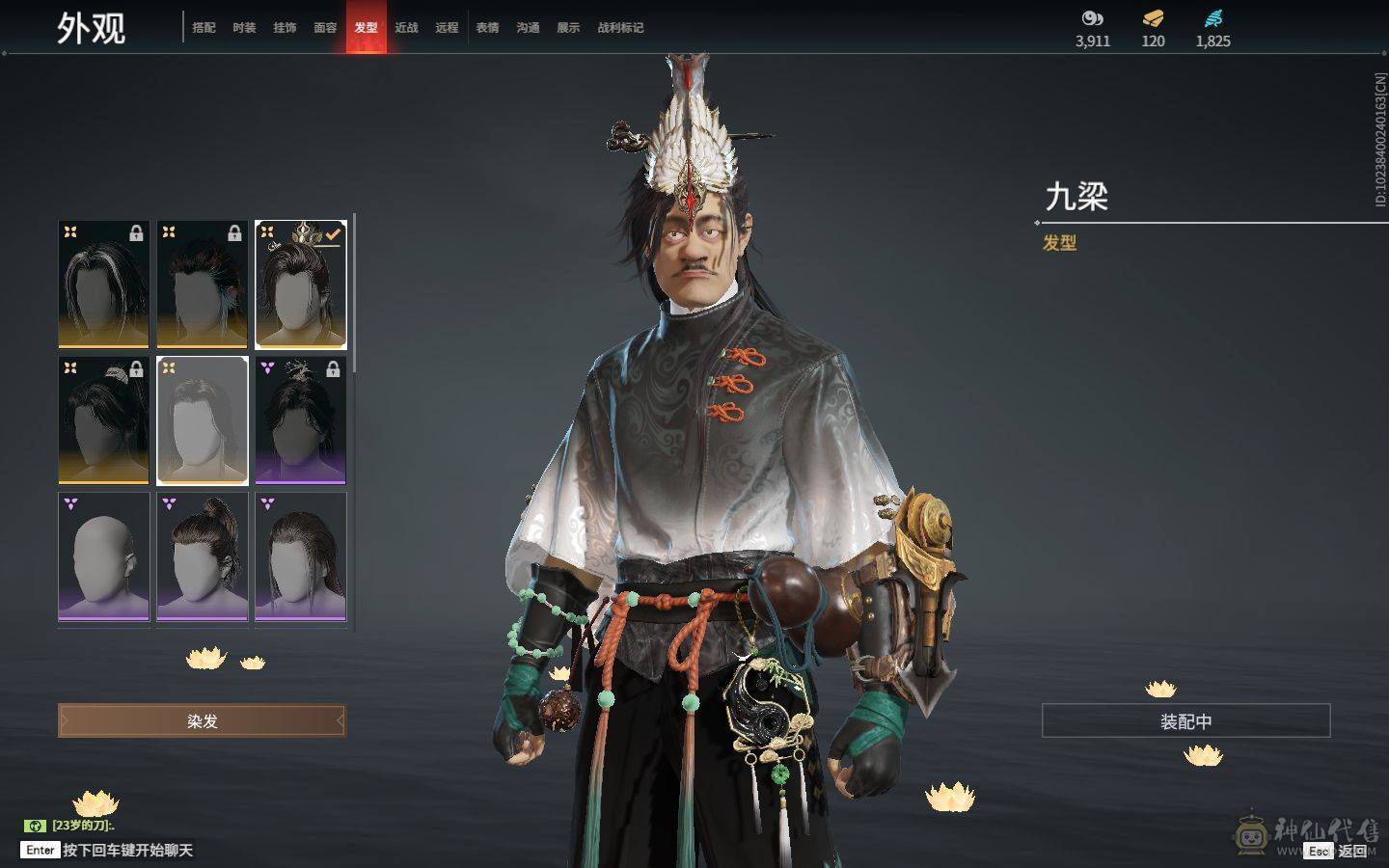Select the locked gold hairstyle with white hairpin
Screen dimensions: 1389x868
click(x=104, y=420)
